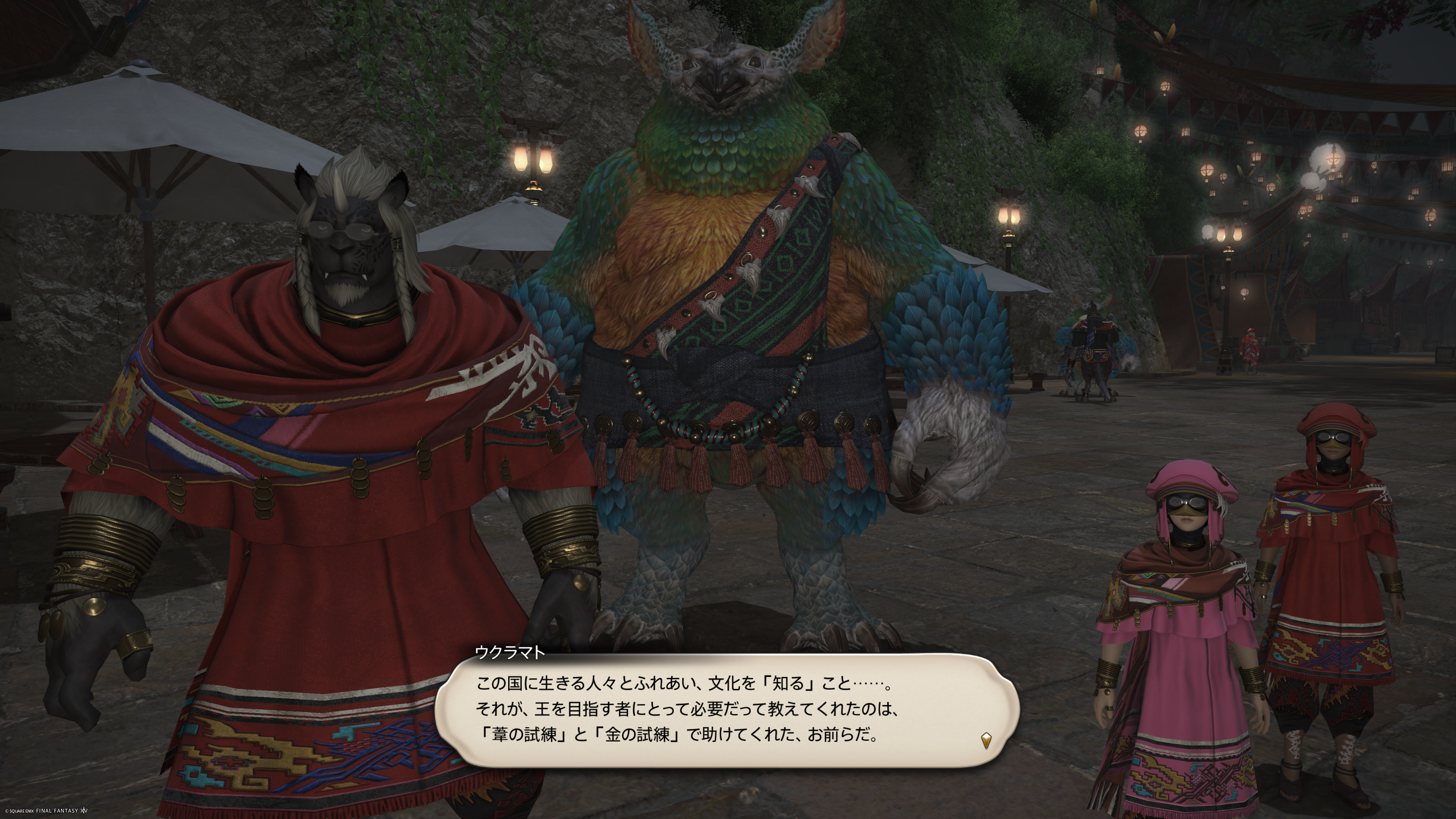Click the dialogue box to continue

pos(727,709)
